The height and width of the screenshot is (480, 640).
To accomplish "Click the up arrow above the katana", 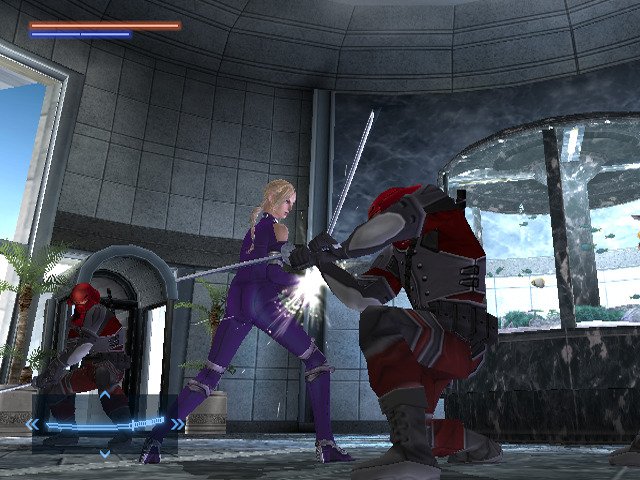I will (104, 396).
